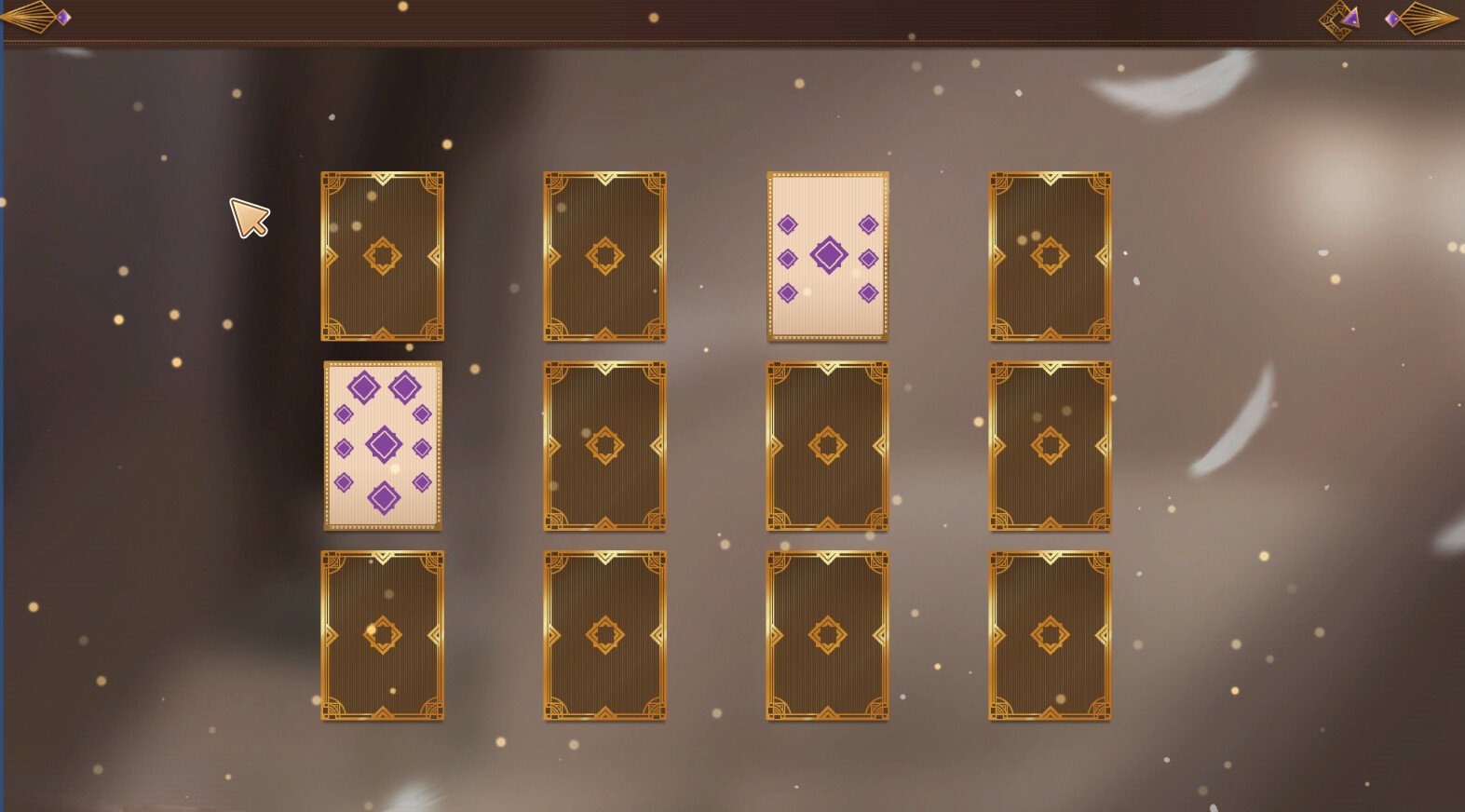Viewport: 1465px width, 812px height.
Task: Flip the face-down card nearest the cursor arrow
Action: point(382,256)
